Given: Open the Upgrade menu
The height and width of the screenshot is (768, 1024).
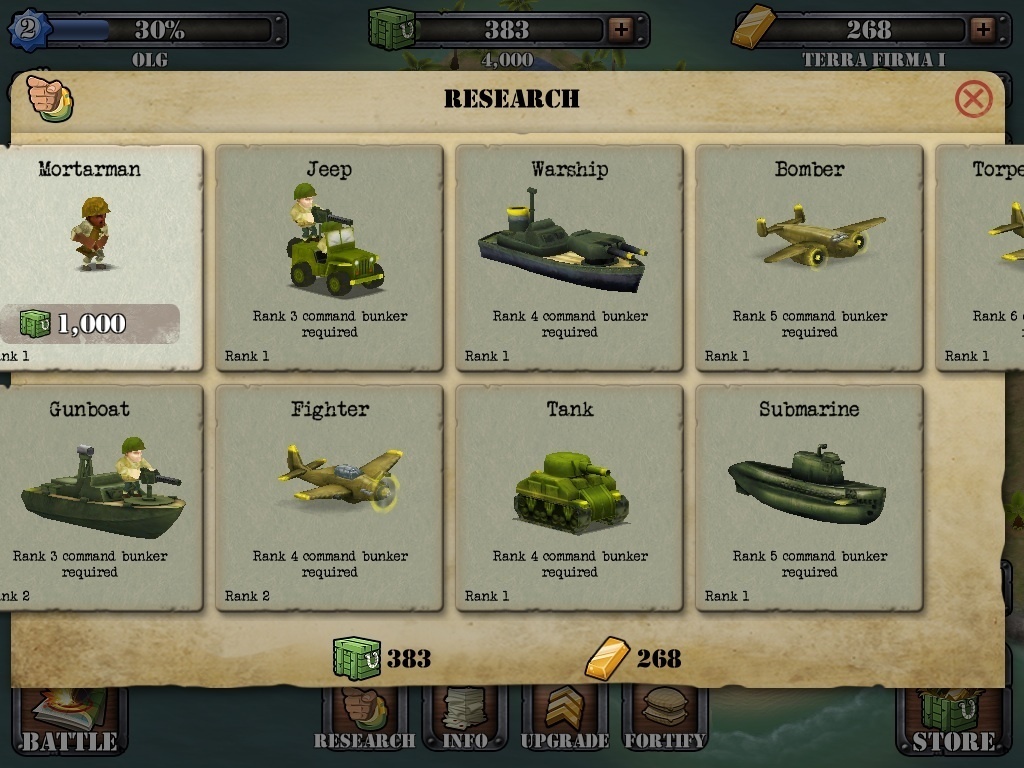Looking at the screenshot, I should (565, 722).
